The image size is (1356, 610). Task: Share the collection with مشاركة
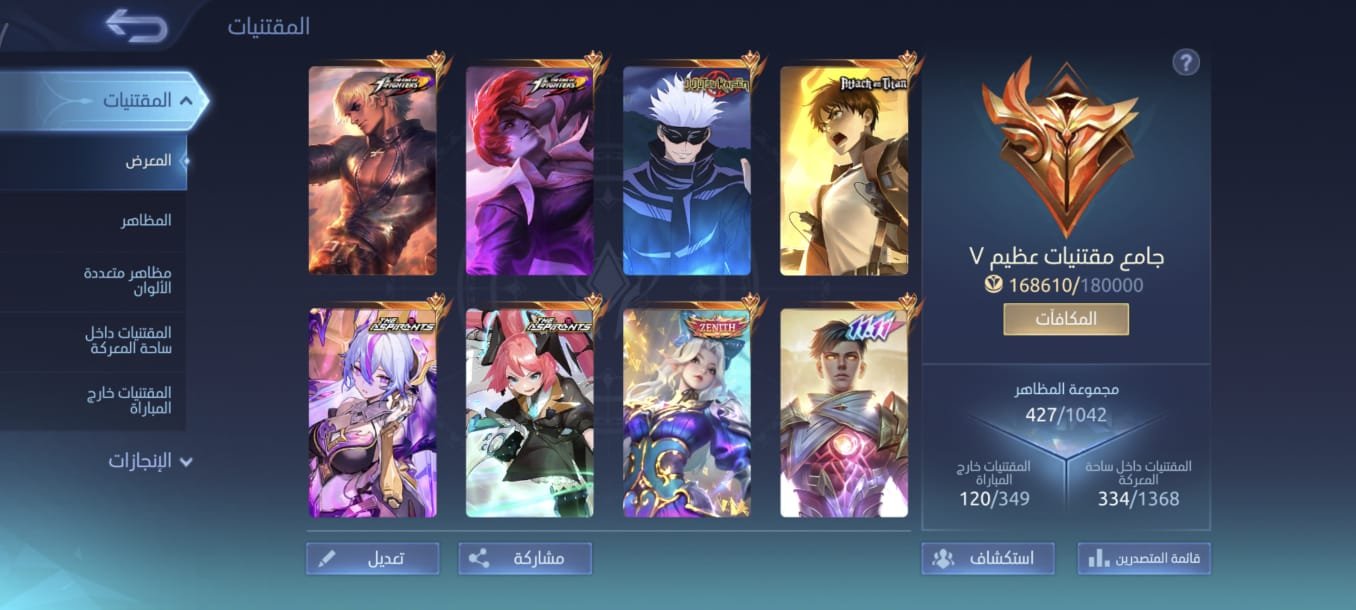pyautogui.click(x=525, y=558)
